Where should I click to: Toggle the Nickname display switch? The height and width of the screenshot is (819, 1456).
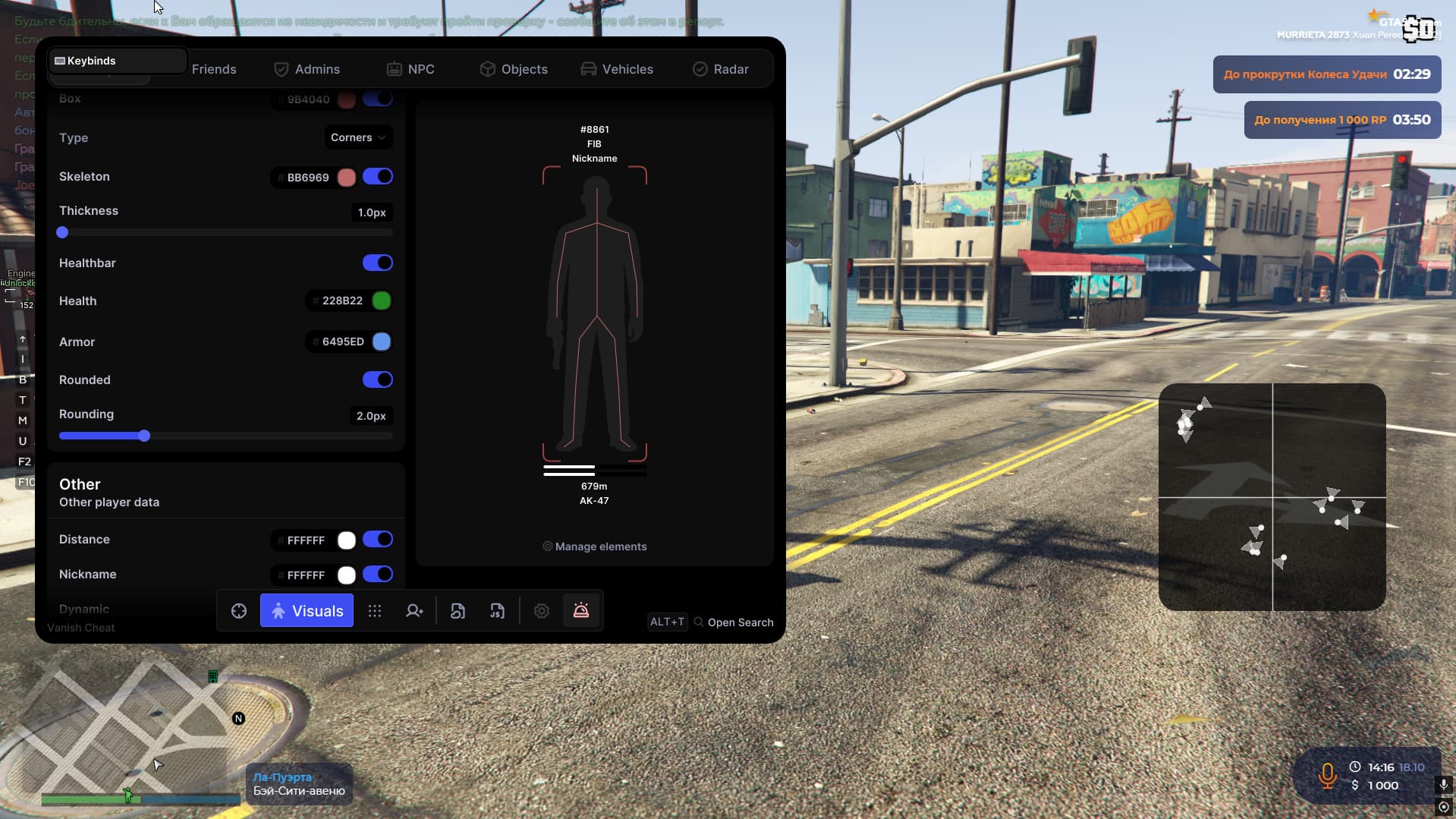(x=377, y=575)
